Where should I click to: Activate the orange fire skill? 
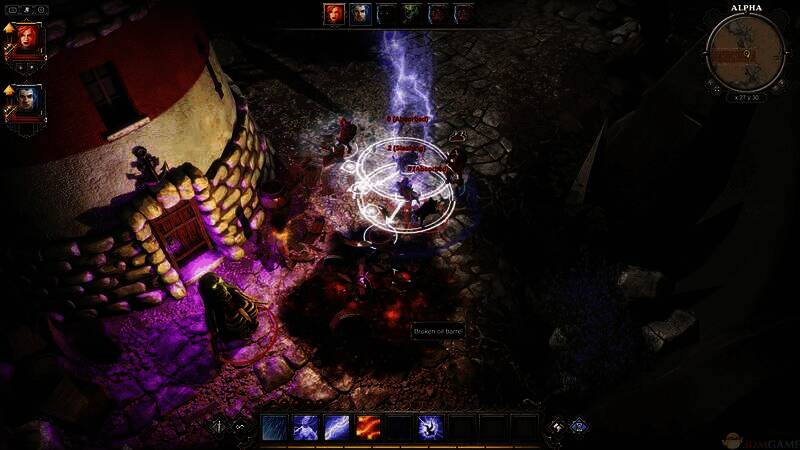pos(369,428)
